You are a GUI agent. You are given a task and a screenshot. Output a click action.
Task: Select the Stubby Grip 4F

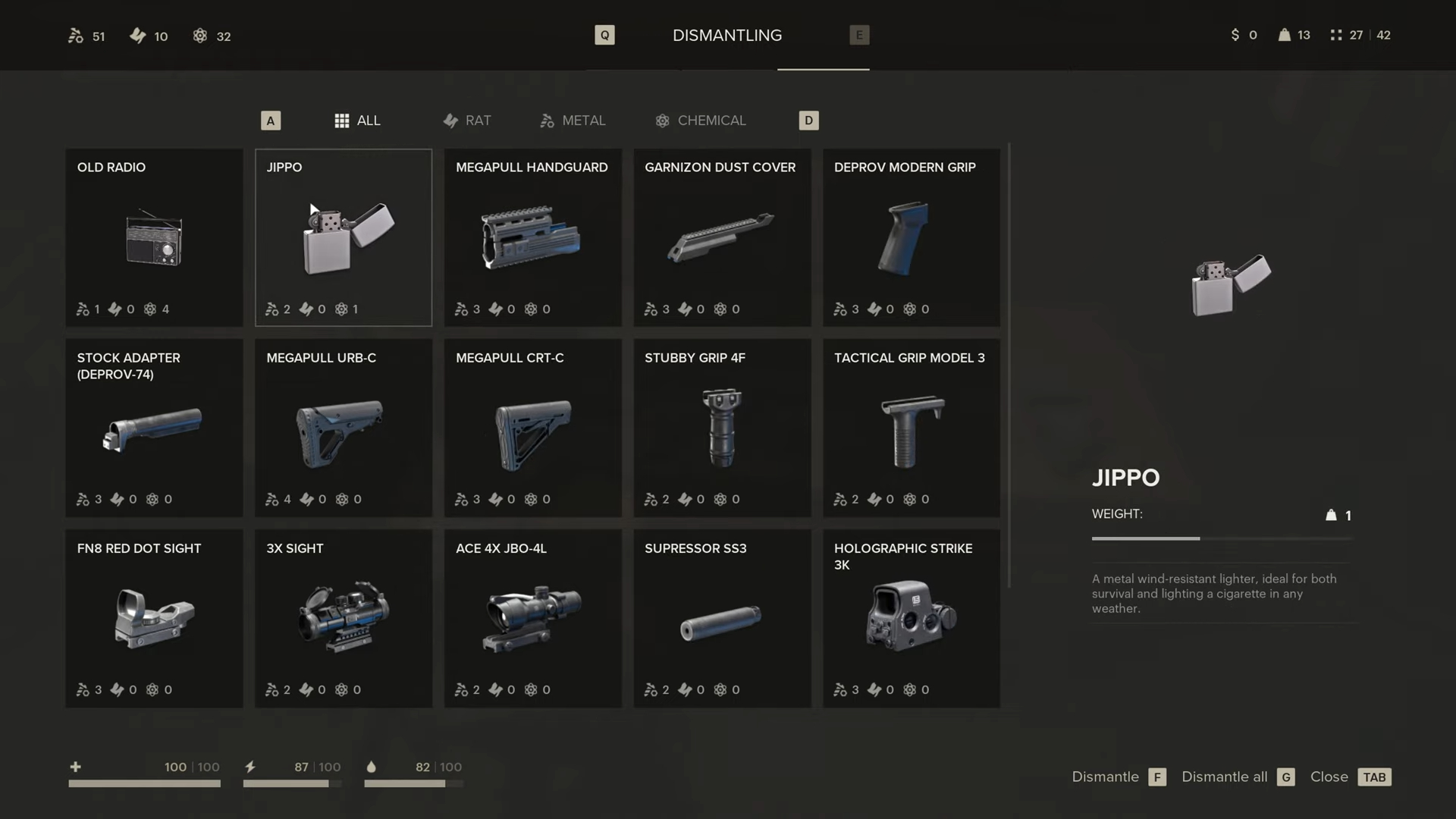click(722, 428)
